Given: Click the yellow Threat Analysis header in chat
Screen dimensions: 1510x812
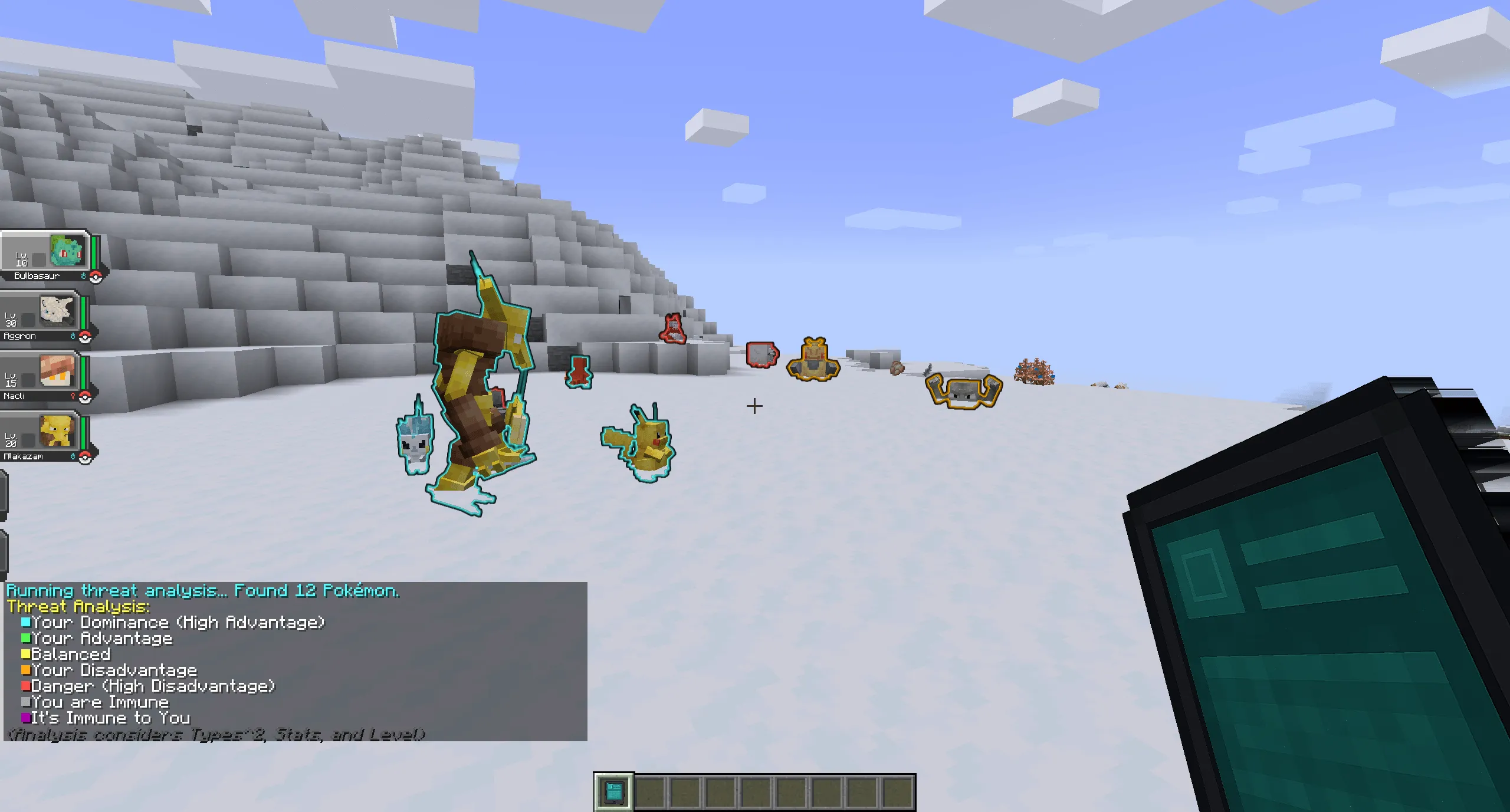Looking at the screenshot, I should click(x=77, y=607).
